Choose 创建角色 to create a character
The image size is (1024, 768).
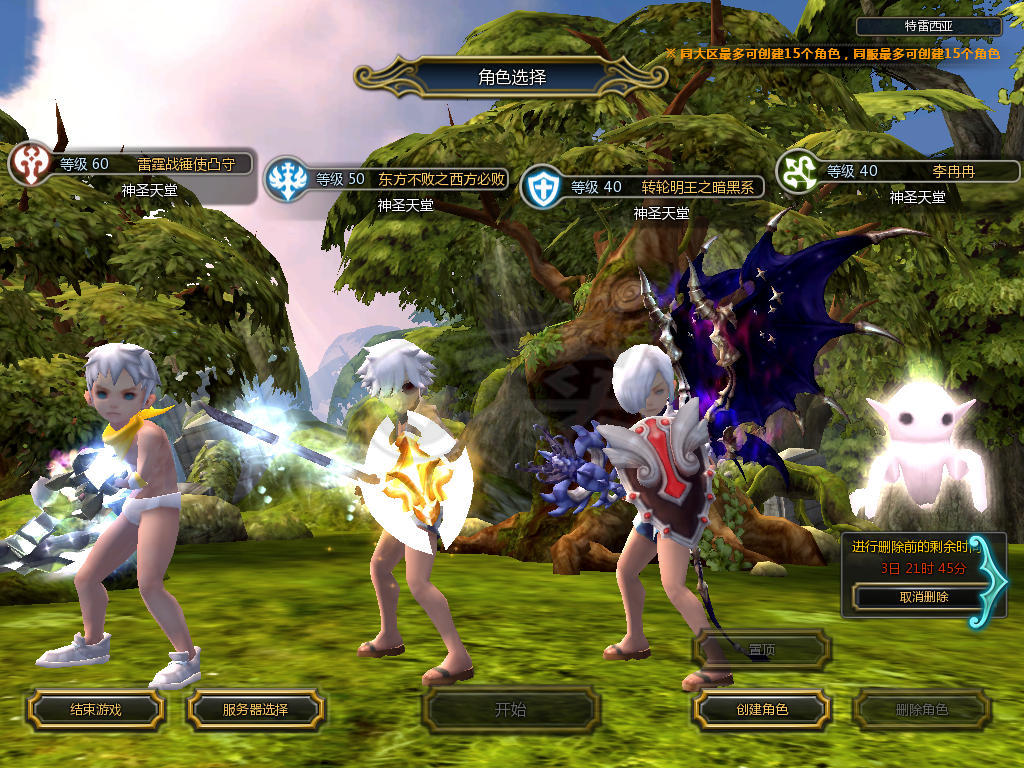[x=761, y=710]
